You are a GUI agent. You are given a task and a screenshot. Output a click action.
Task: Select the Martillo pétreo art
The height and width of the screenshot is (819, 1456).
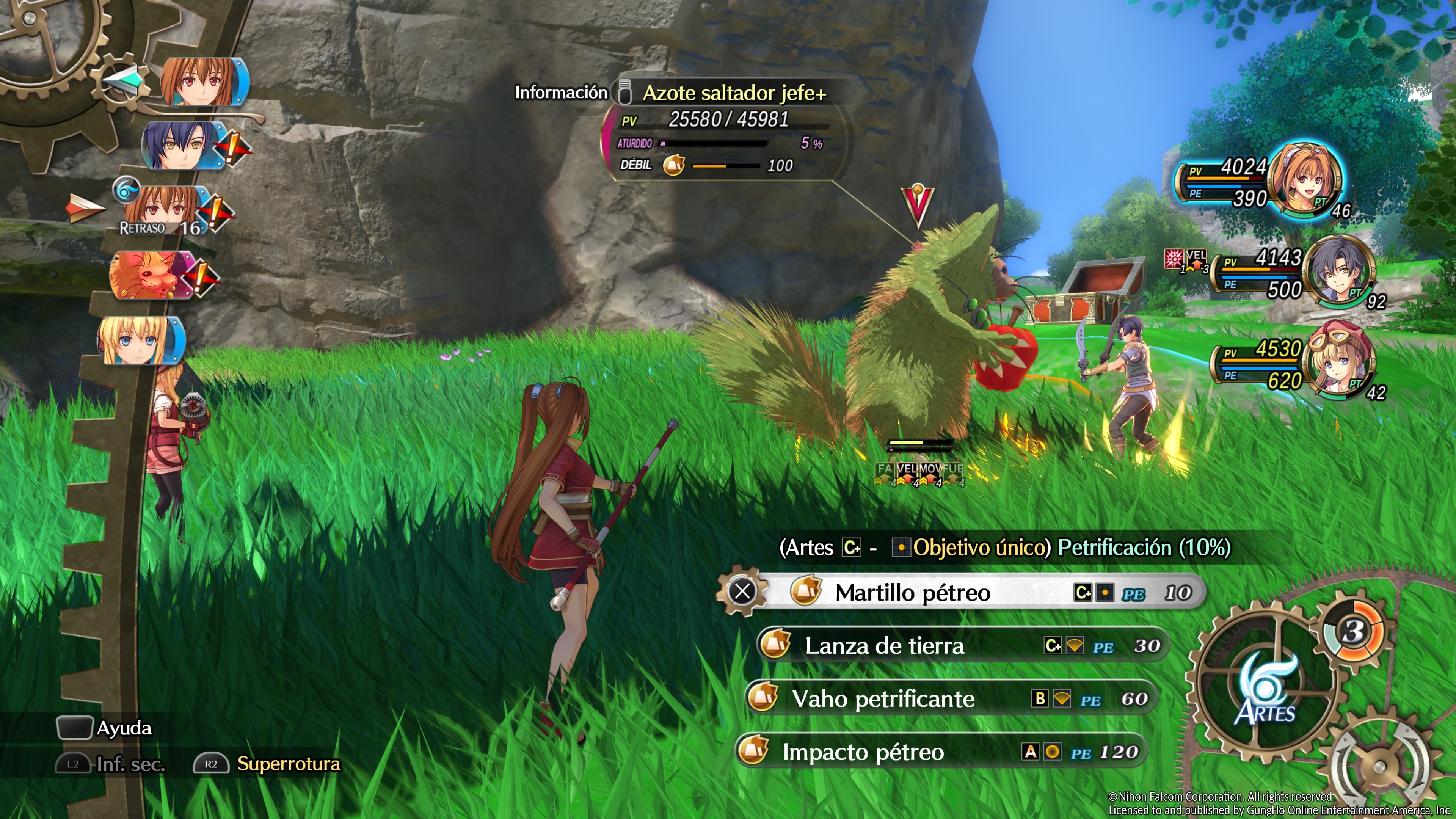tap(961, 592)
